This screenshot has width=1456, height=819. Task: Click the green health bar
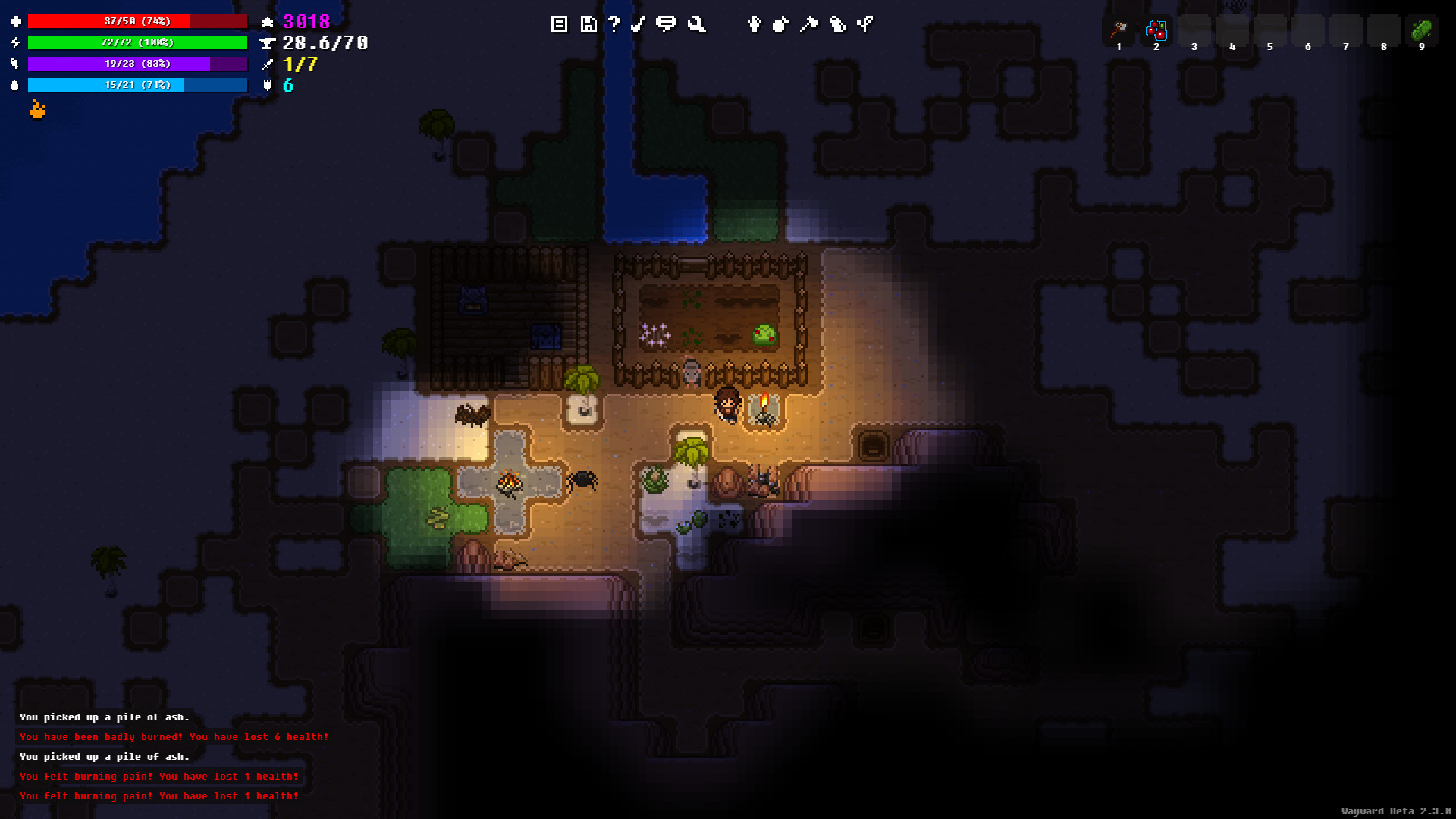pos(136,42)
